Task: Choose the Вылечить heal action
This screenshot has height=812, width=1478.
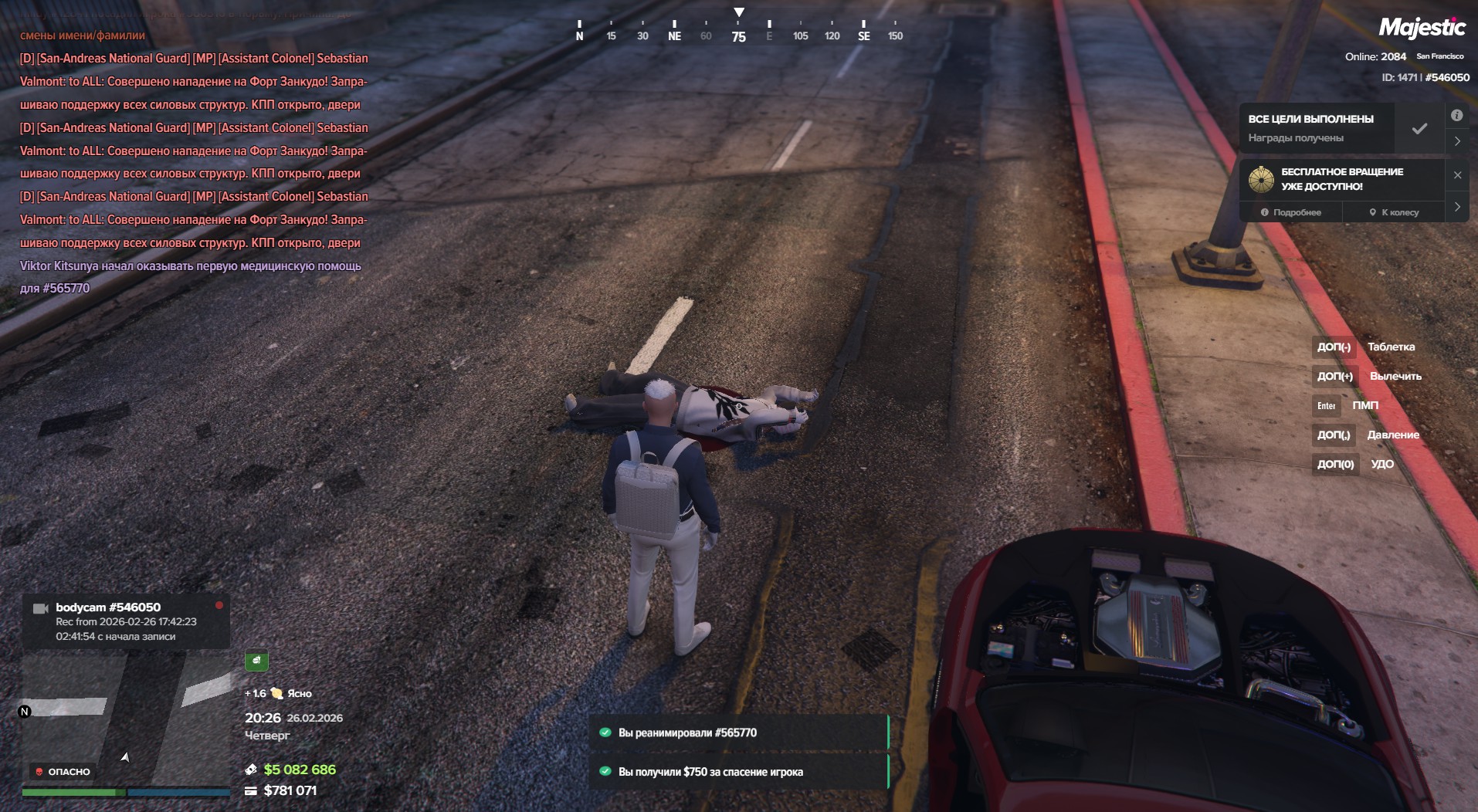Action: tap(1395, 376)
